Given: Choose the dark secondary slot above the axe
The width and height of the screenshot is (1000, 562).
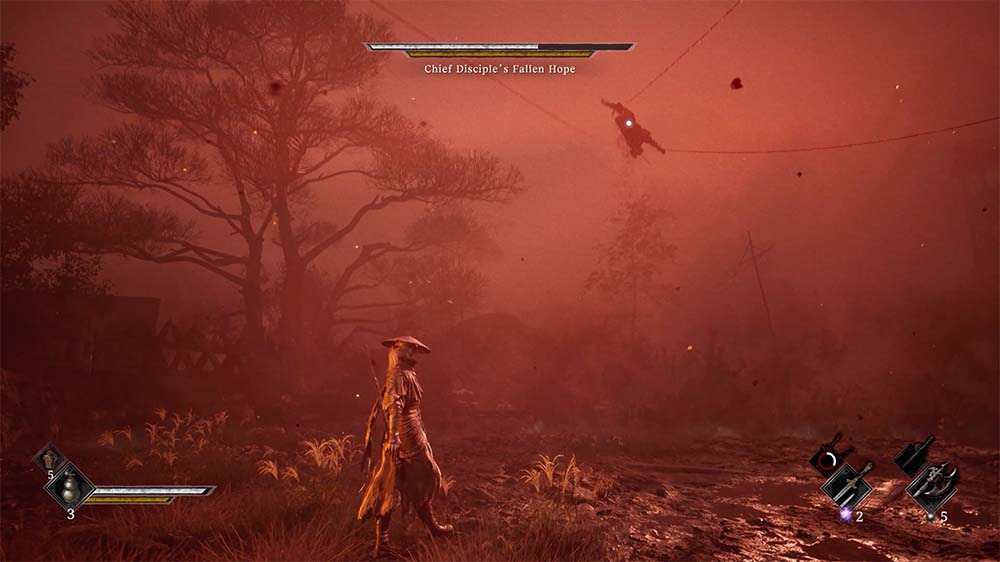Looking at the screenshot, I should (x=913, y=459).
